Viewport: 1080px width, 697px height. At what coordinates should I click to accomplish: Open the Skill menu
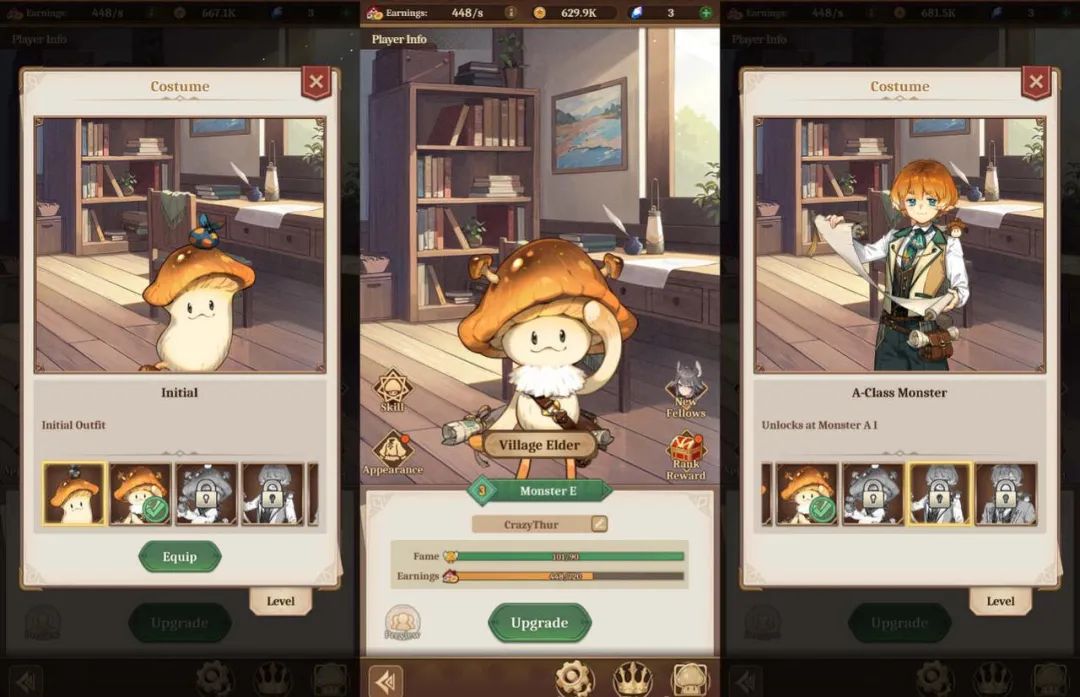pyautogui.click(x=392, y=390)
